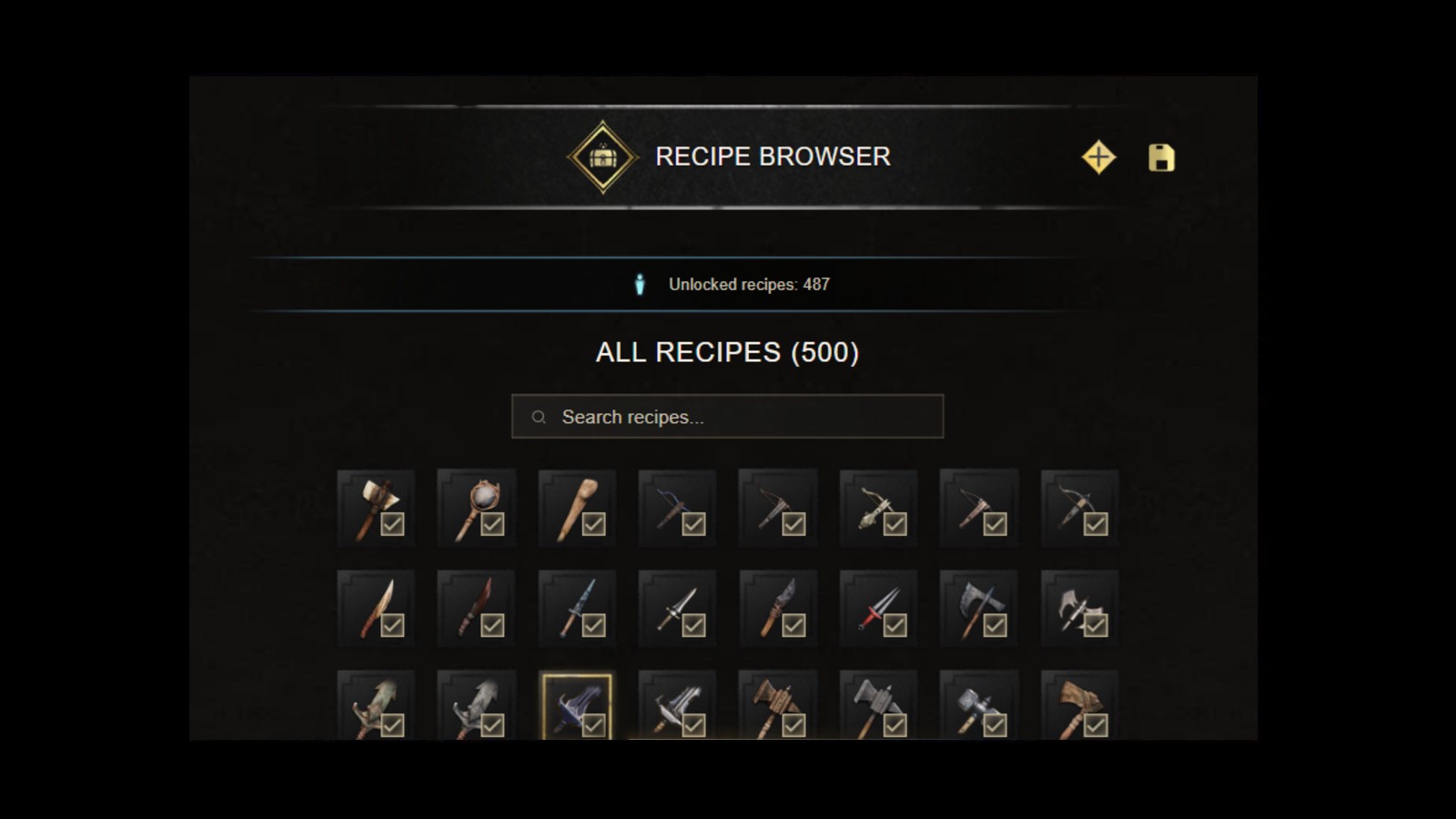The image size is (1456, 819).
Task: Select the stone hatchet recipe slot
Action: 376,508
